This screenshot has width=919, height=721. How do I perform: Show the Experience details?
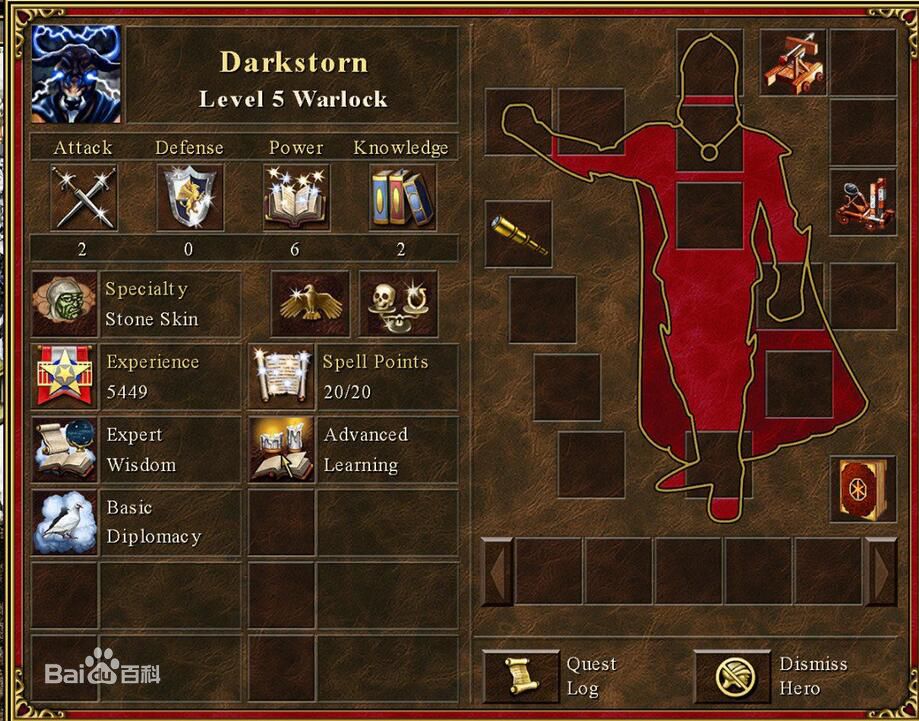(65, 377)
